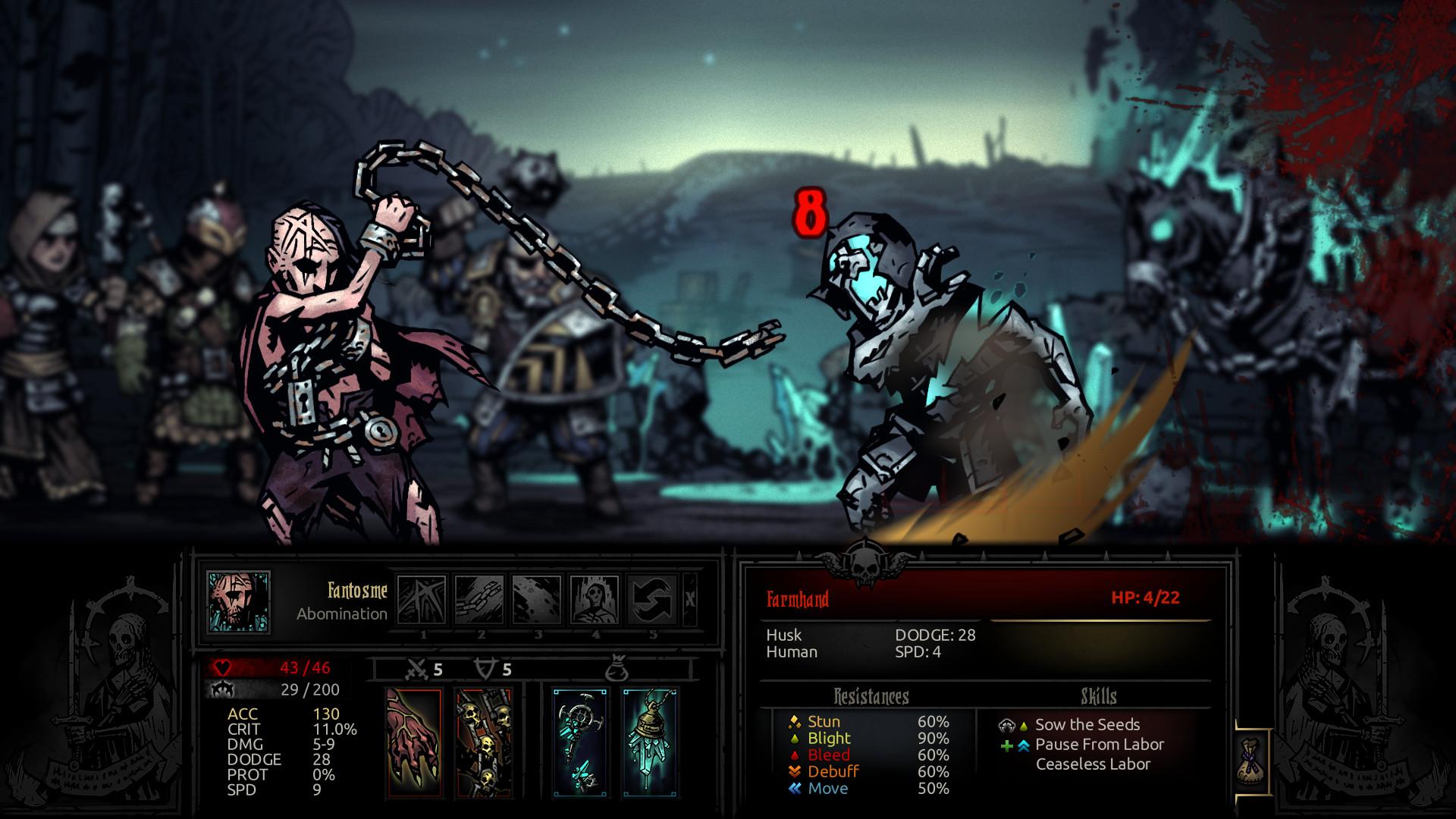View the Sow the Seeds enemy skill
The image size is (1456, 819).
tap(1084, 724)
